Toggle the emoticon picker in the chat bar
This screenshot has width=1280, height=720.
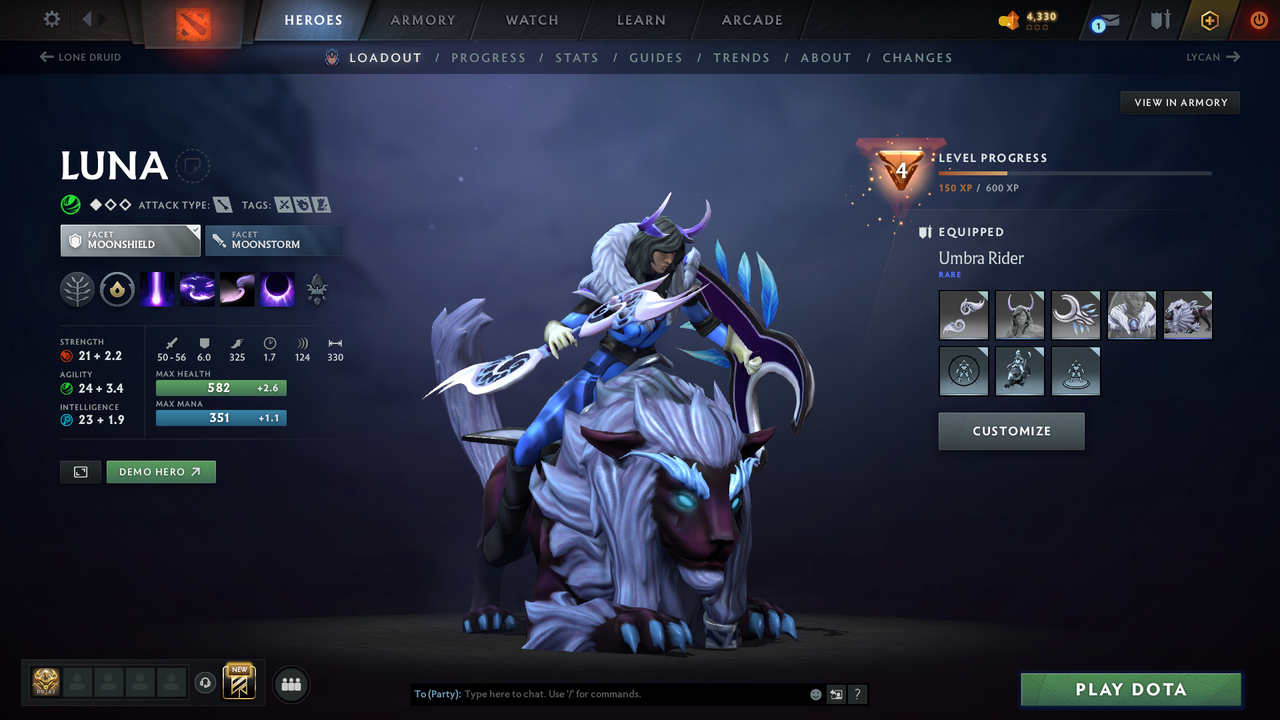click(815, 693)
